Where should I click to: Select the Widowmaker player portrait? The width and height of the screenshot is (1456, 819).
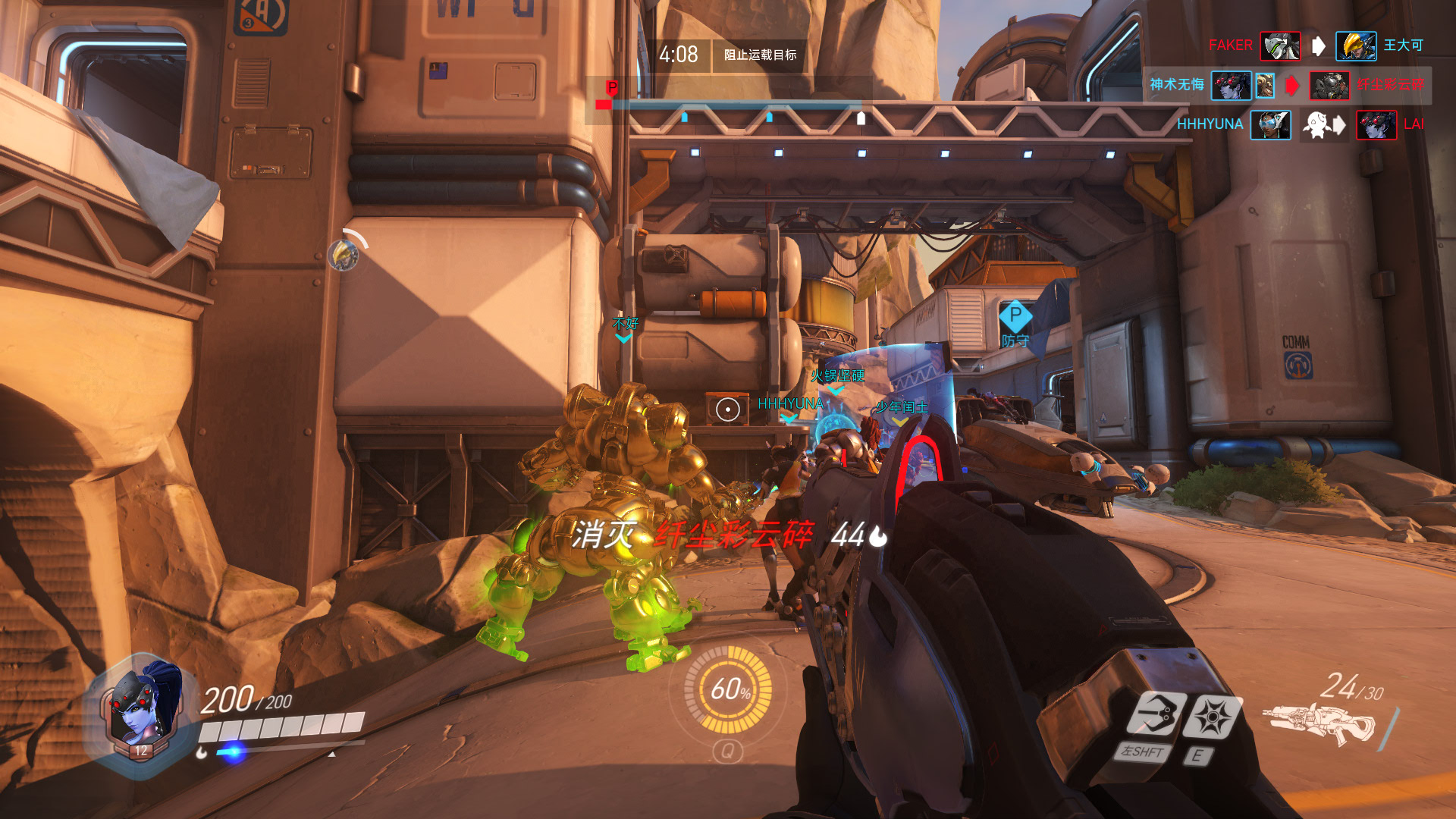tap(141, 709)
